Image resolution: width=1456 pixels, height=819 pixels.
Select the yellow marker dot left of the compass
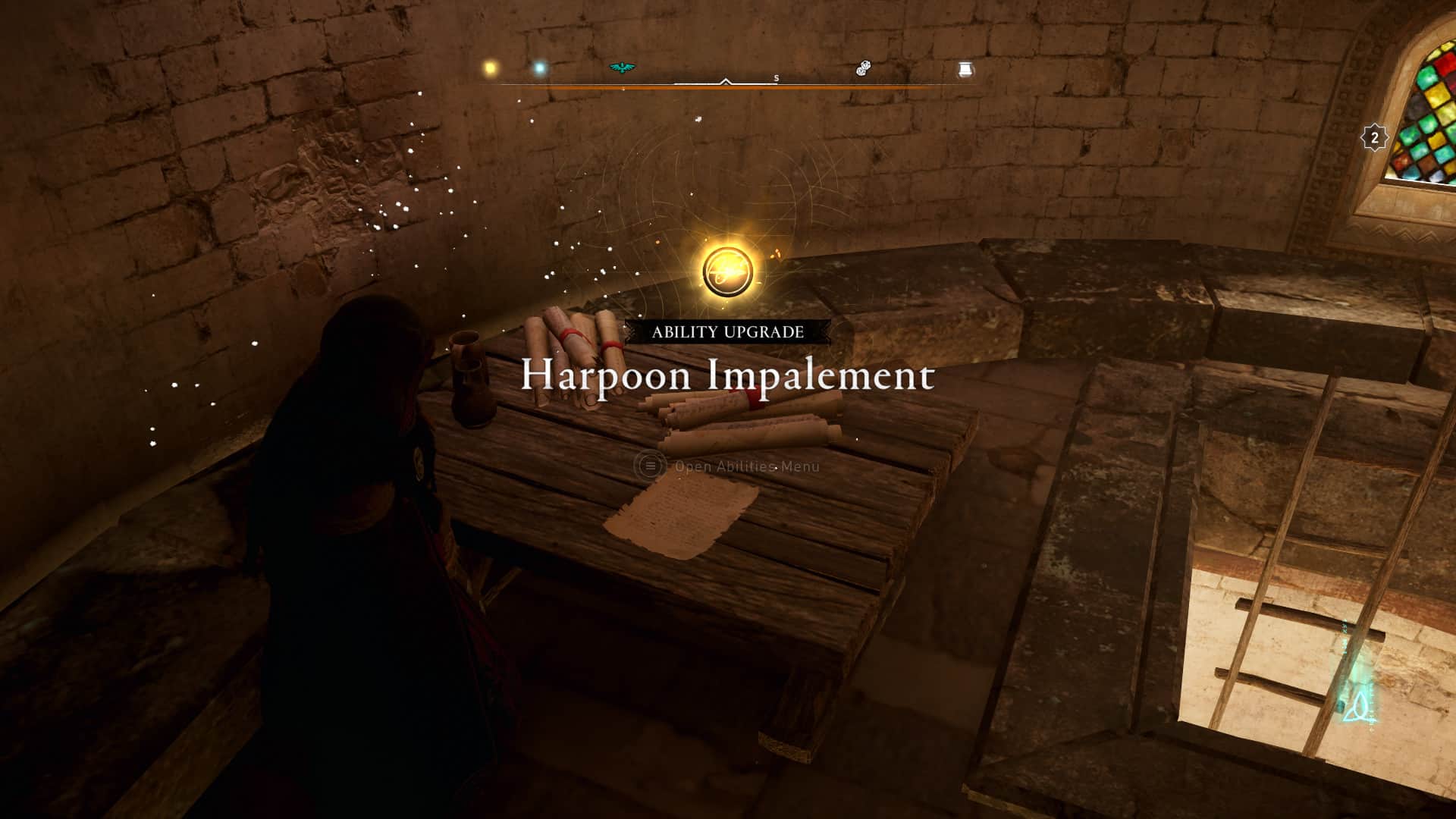(489, 67)
